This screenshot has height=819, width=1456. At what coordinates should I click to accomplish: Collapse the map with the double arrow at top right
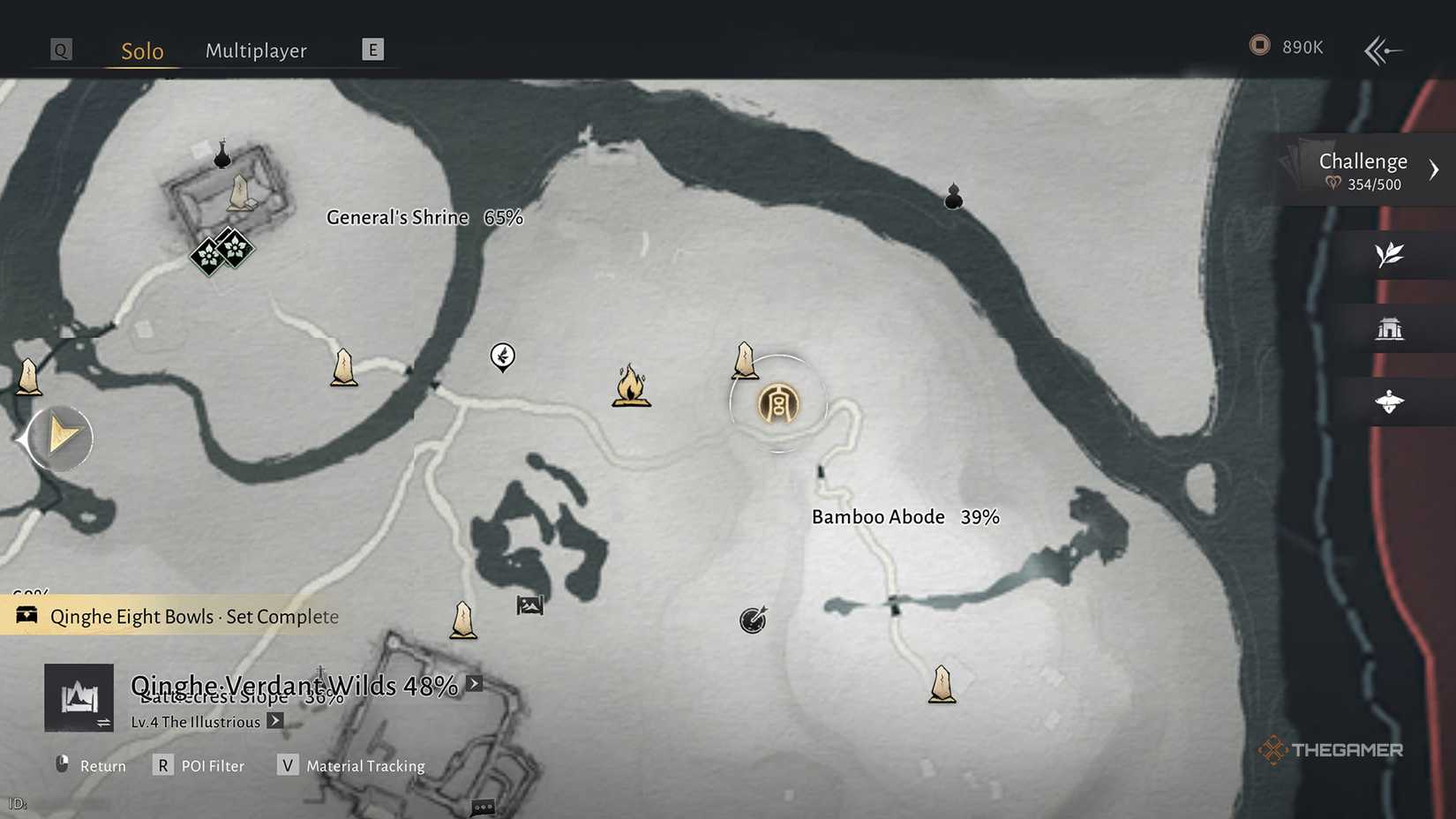pyautogui.click(x=1382, y=49)
